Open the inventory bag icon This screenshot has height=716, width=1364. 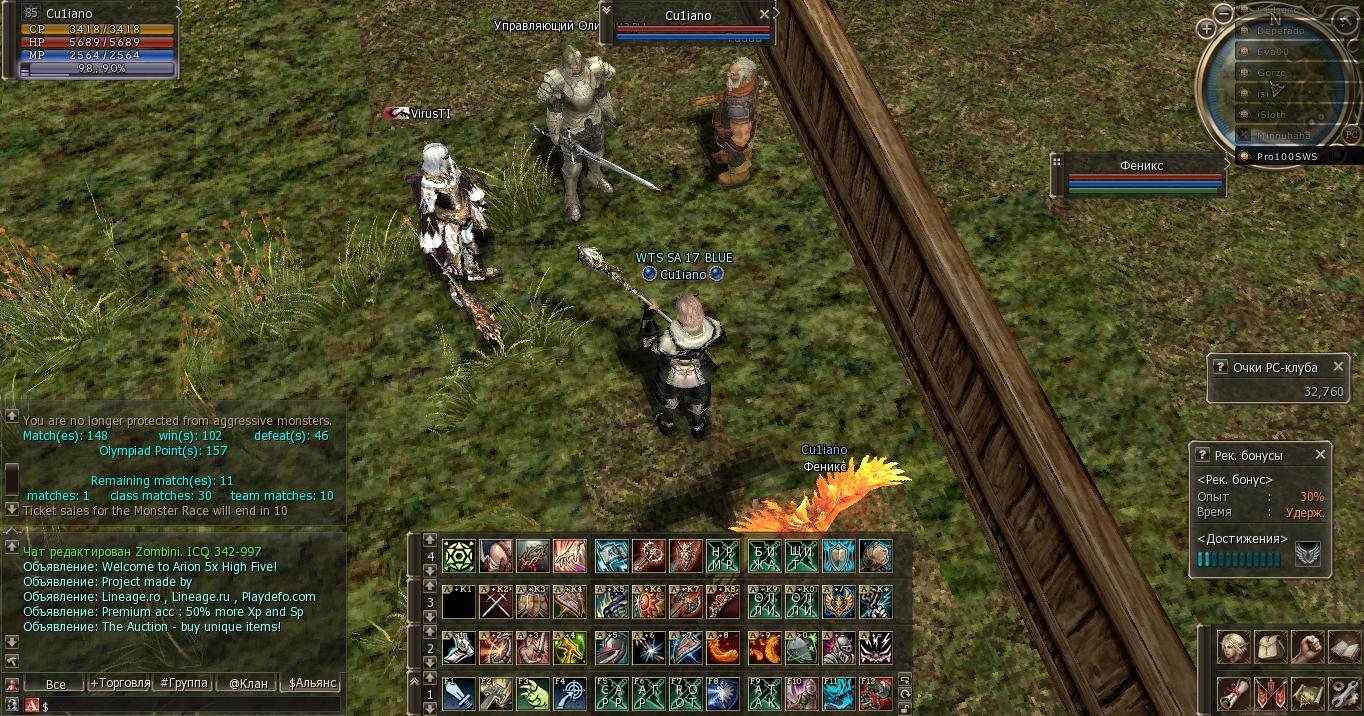pyautogui.click(x=1271, y=647)
